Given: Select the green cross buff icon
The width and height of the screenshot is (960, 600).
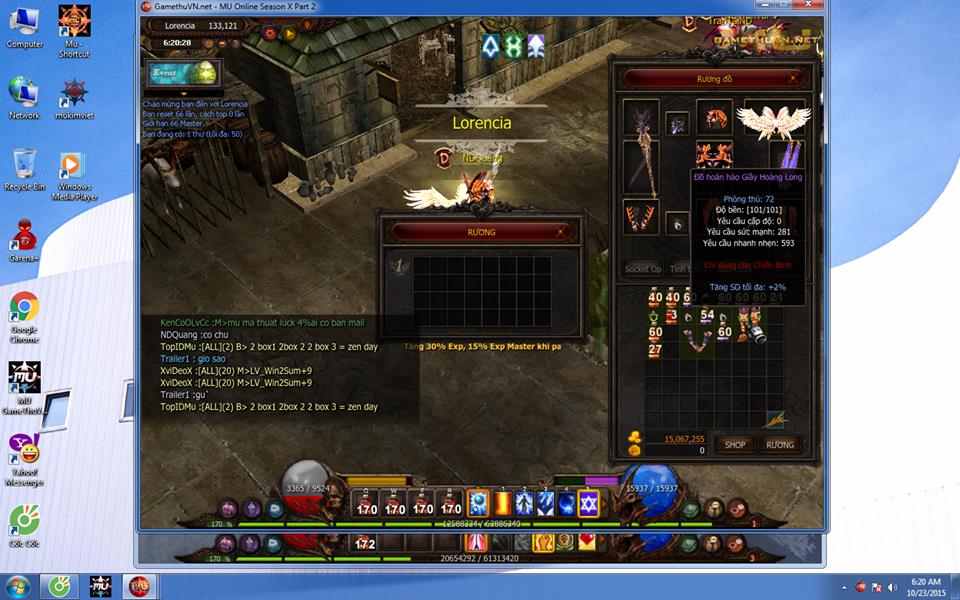Looking at the screenshot, I should click(x=512, y=46).
